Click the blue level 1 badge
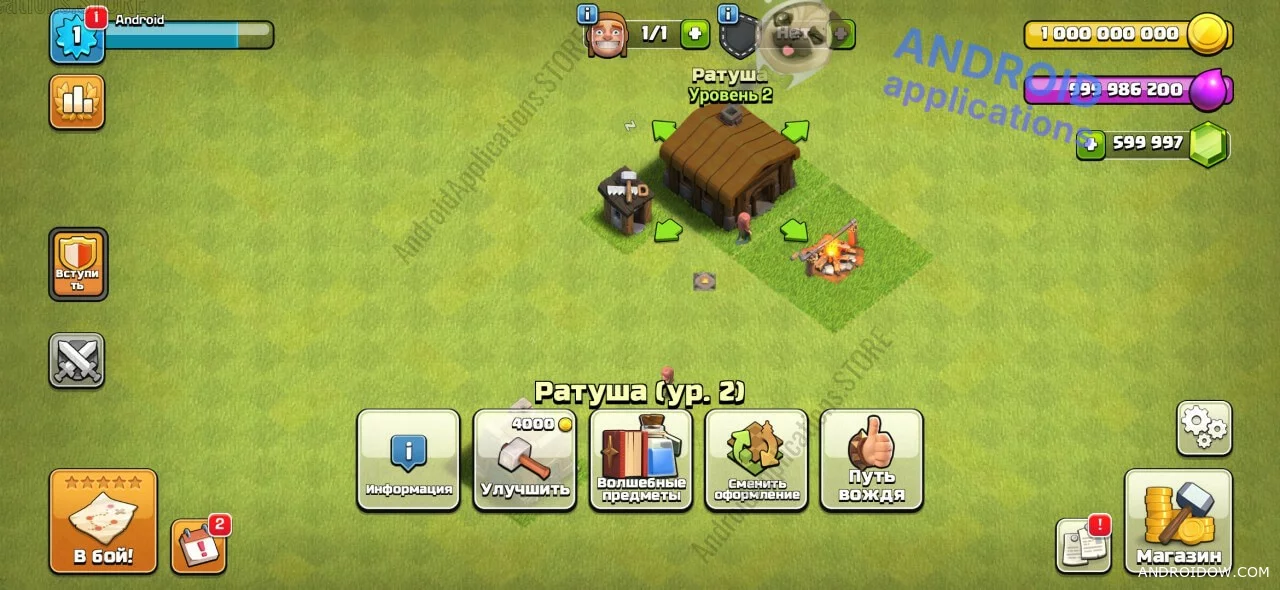This screenshot has height=590, width=1280. point(77,36)
